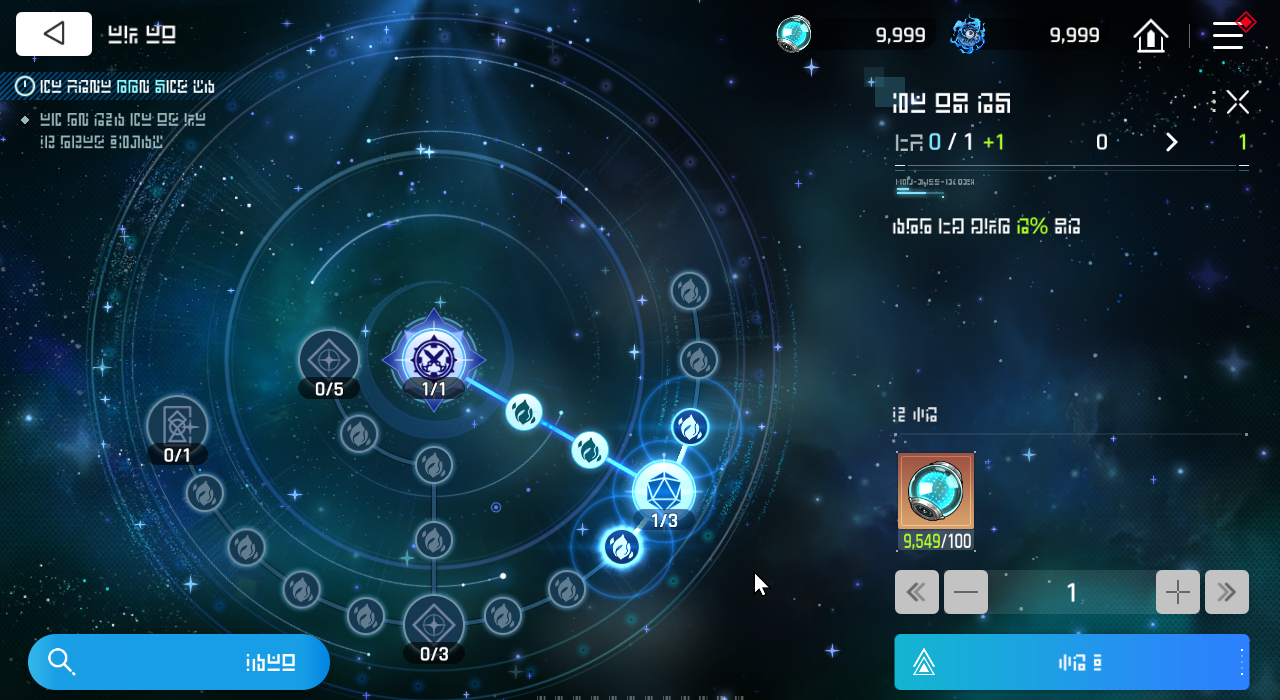
Task: Close the node detail panel
Action: (x=1238, y=102)
